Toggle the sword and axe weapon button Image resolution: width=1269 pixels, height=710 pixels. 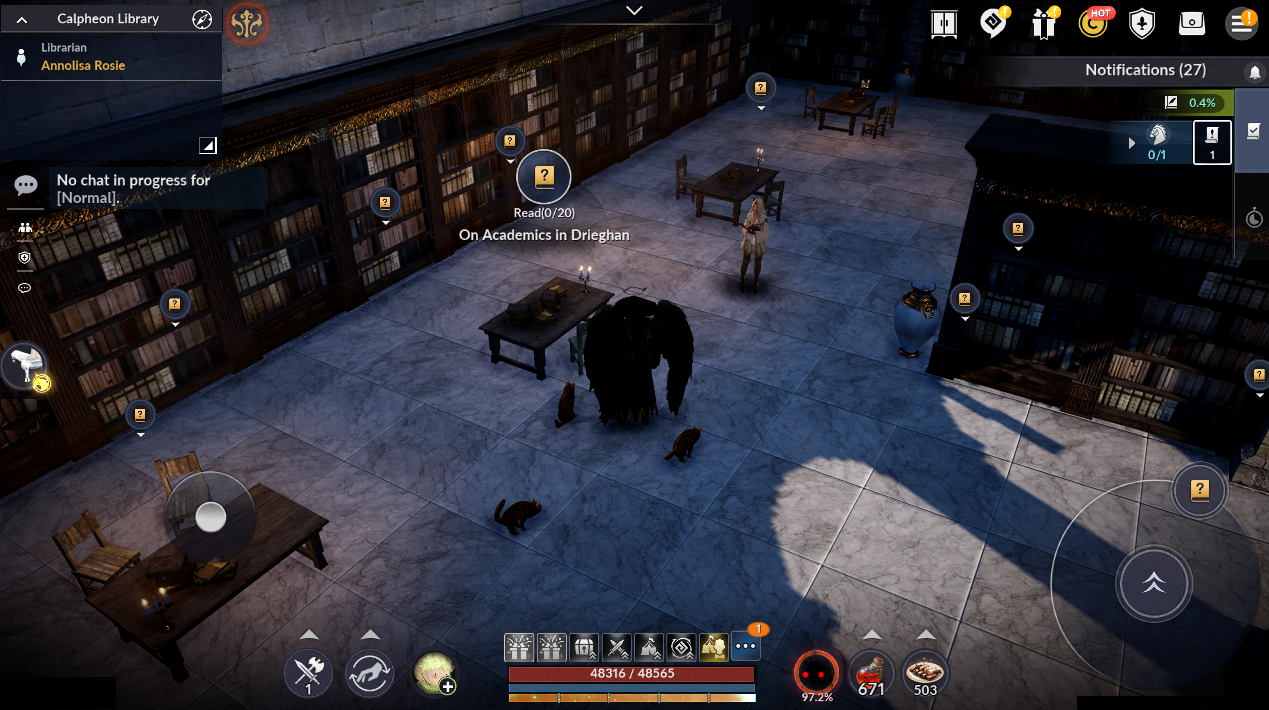[x=308, y=673]
